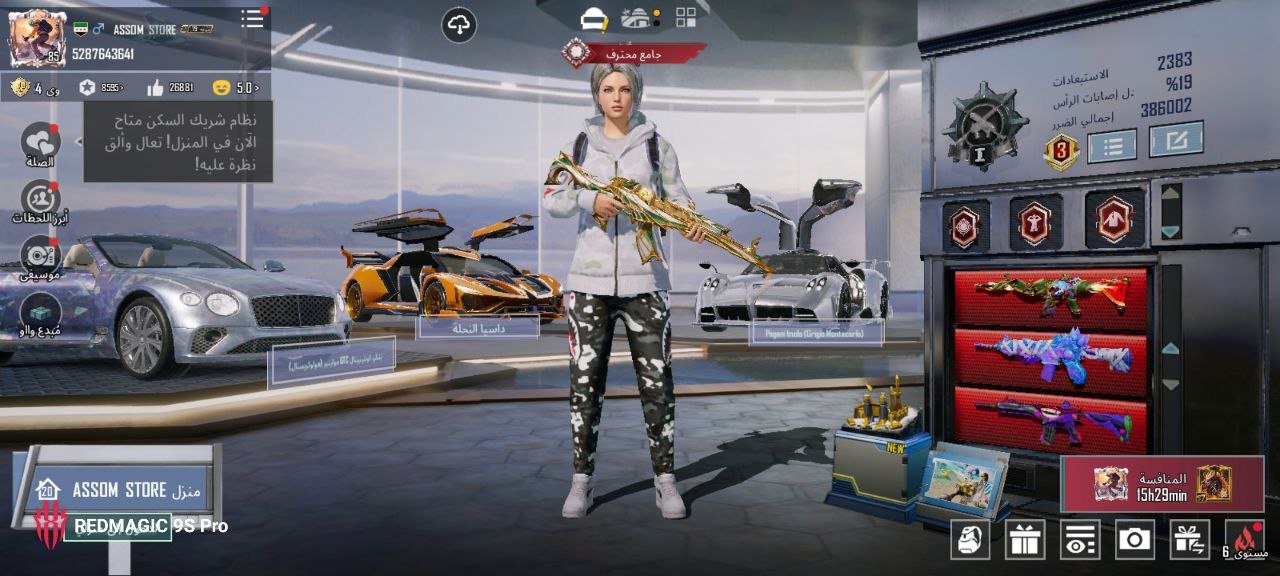This screenshot has width=1280, height=576.
Task: Open the competition banner showing 15h29min
Action: point(1162,484)
